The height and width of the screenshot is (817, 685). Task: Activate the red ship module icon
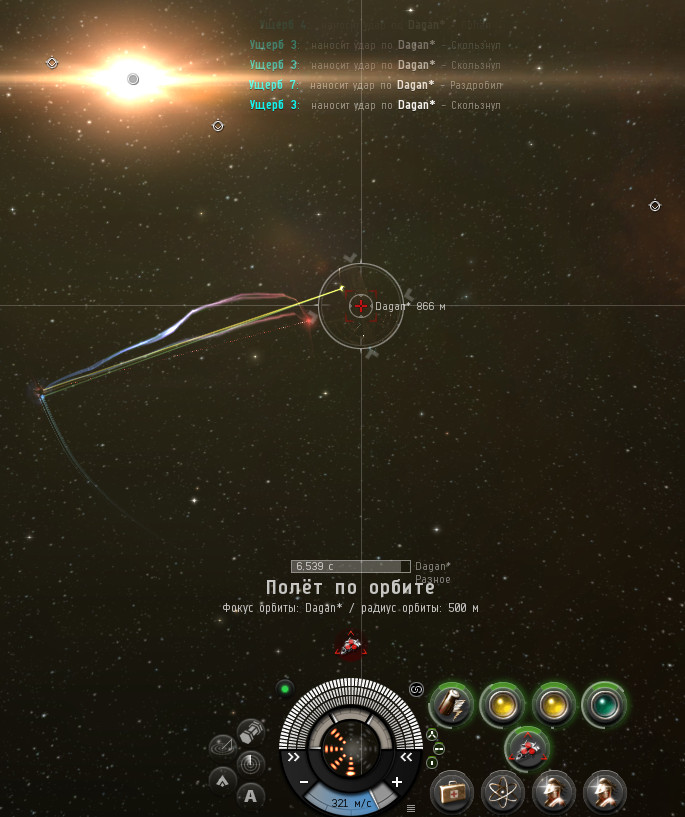[528, 748]
